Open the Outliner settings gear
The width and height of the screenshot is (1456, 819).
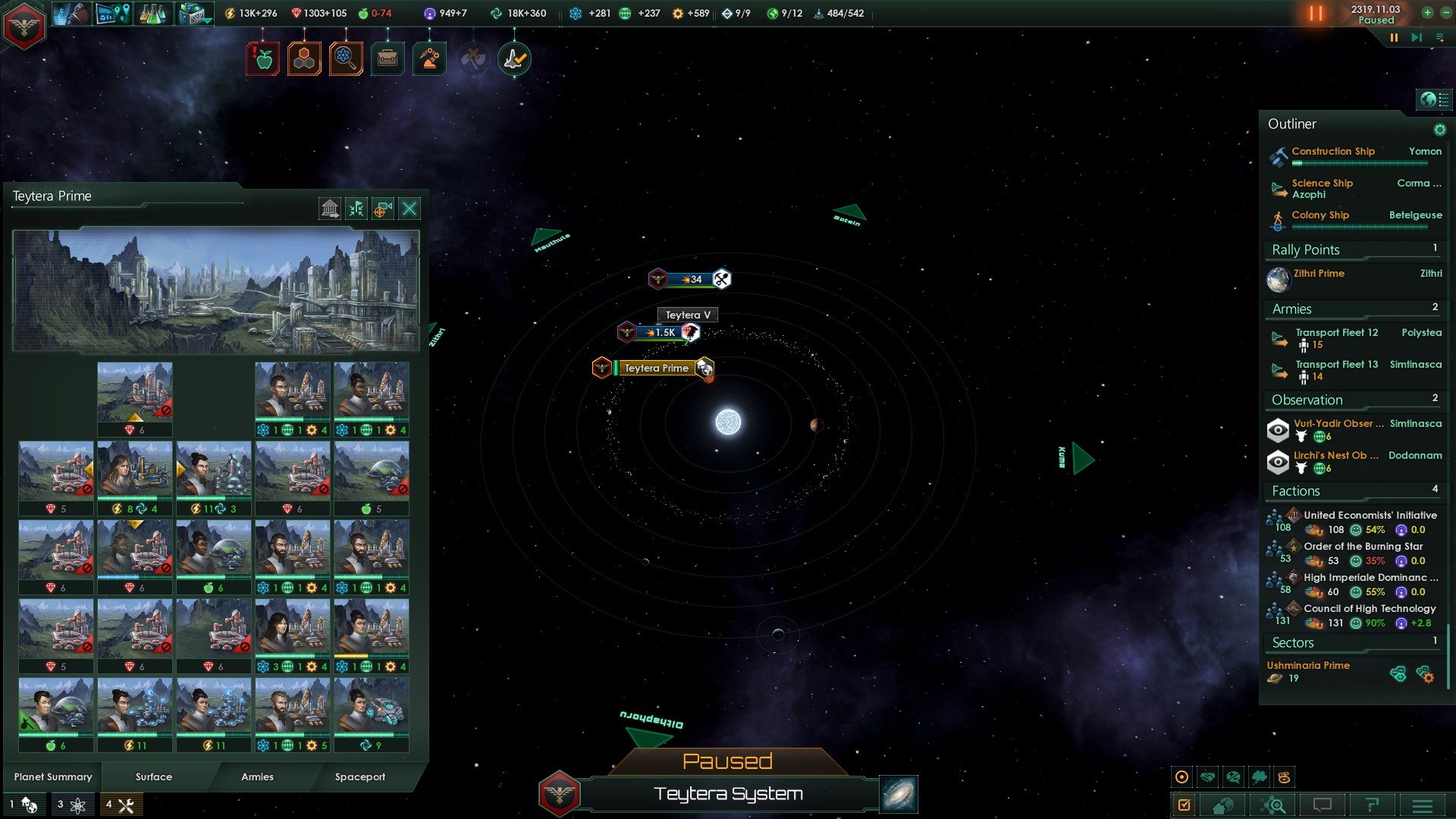coord(1439,130)
